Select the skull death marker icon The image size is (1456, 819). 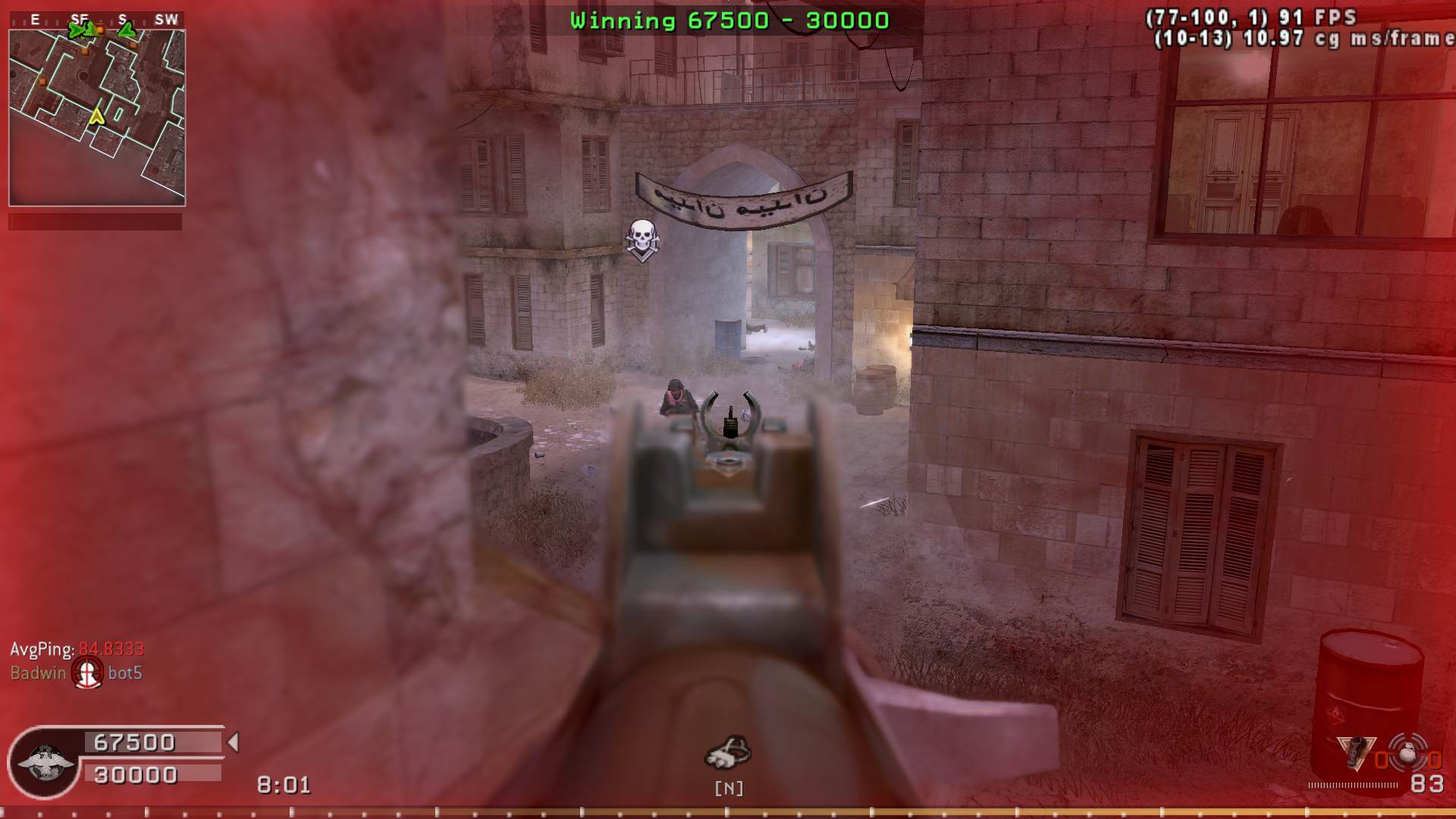642,240
